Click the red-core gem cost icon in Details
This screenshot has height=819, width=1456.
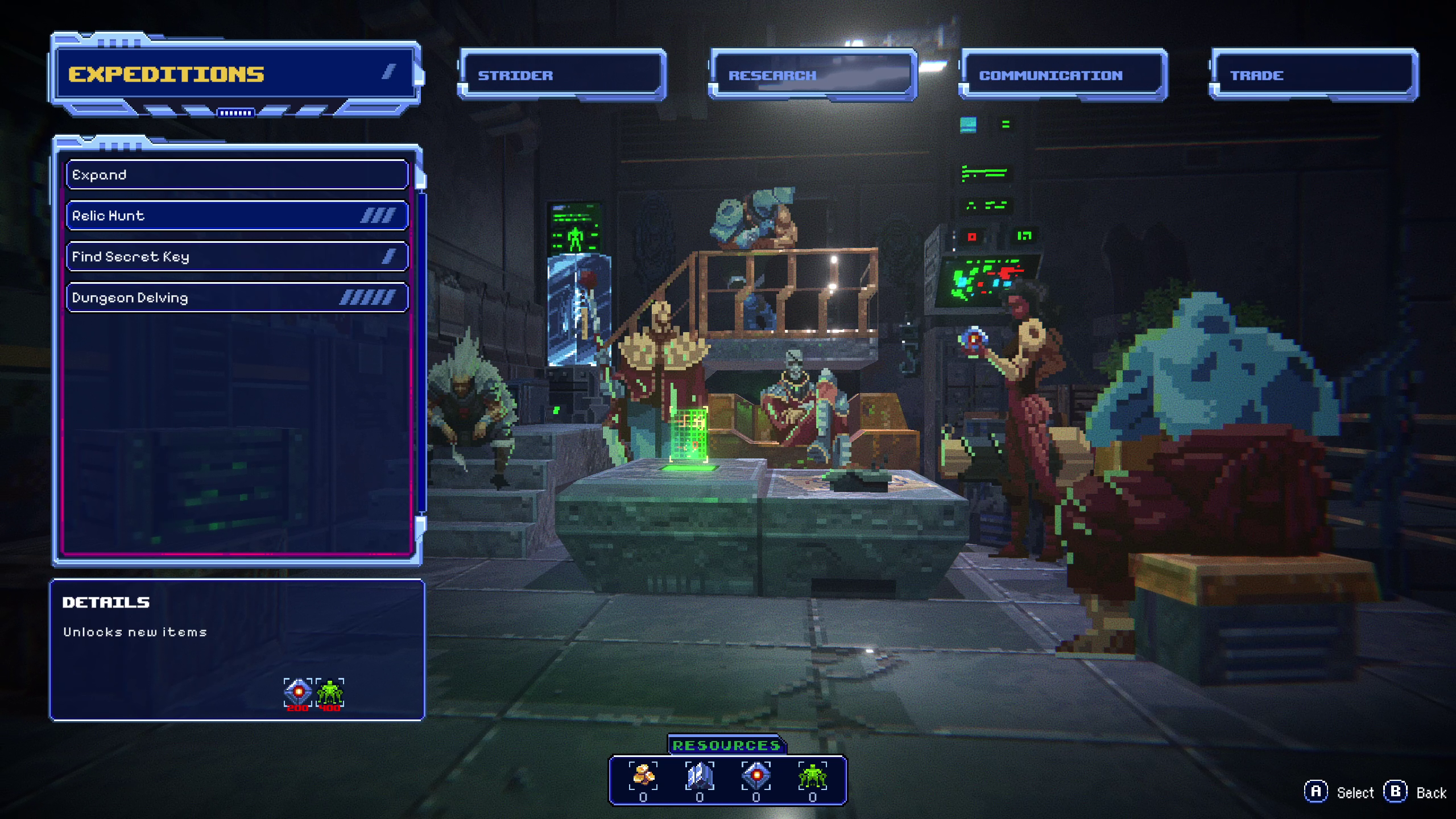pos(298,692)
